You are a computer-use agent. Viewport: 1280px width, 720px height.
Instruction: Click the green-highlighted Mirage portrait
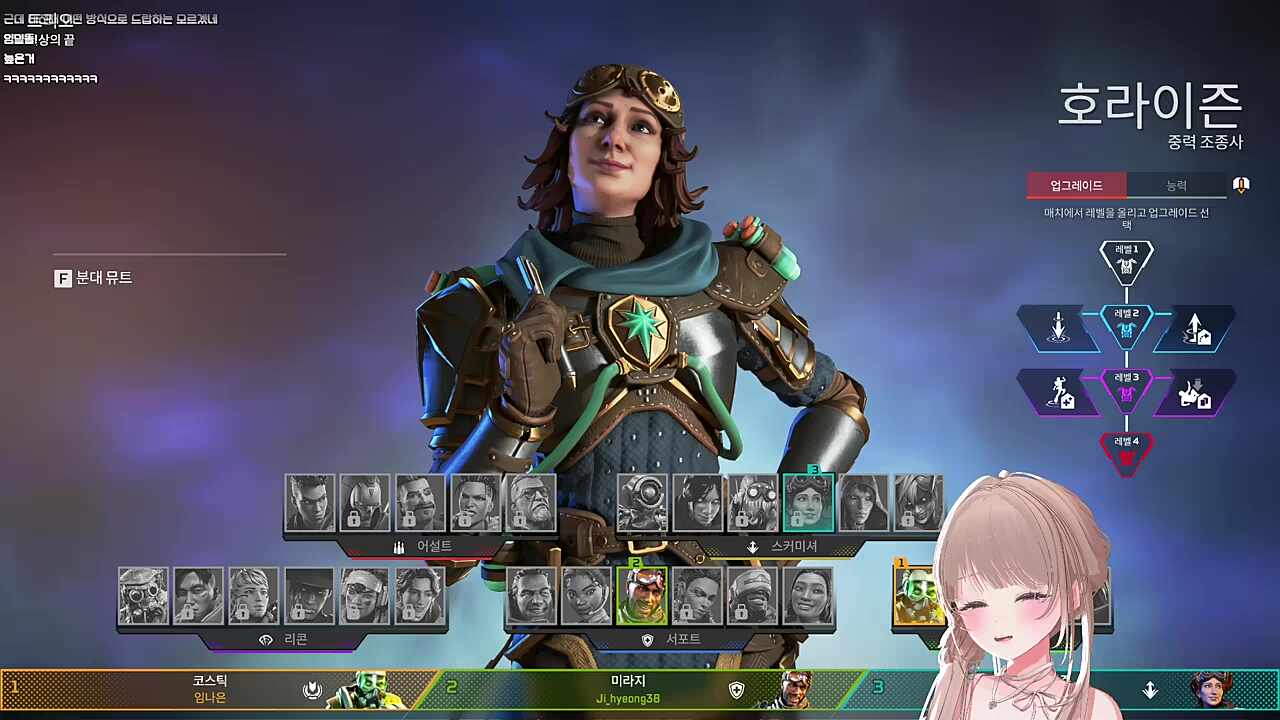point(642,597)
